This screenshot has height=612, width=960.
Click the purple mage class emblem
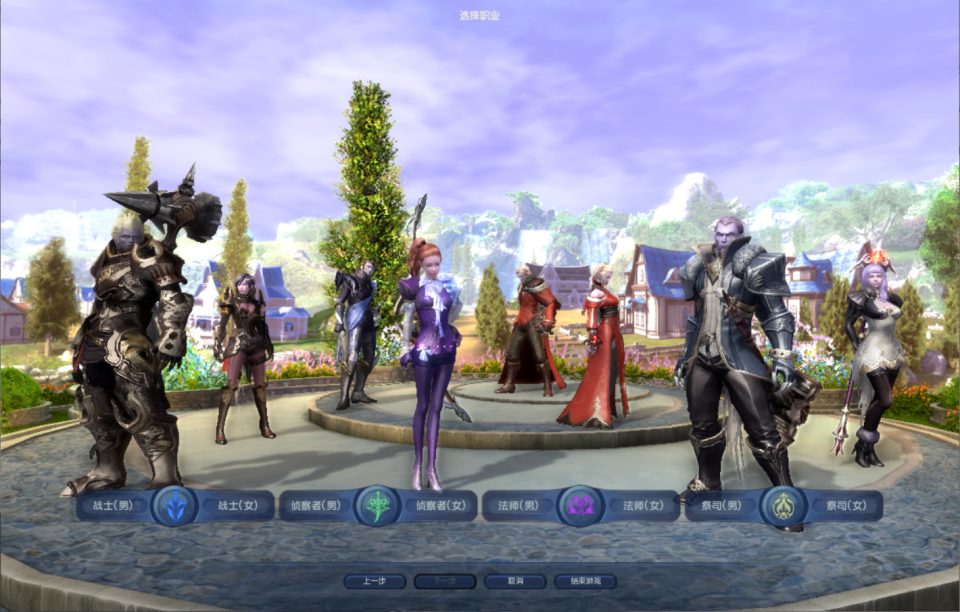point(580,506)
